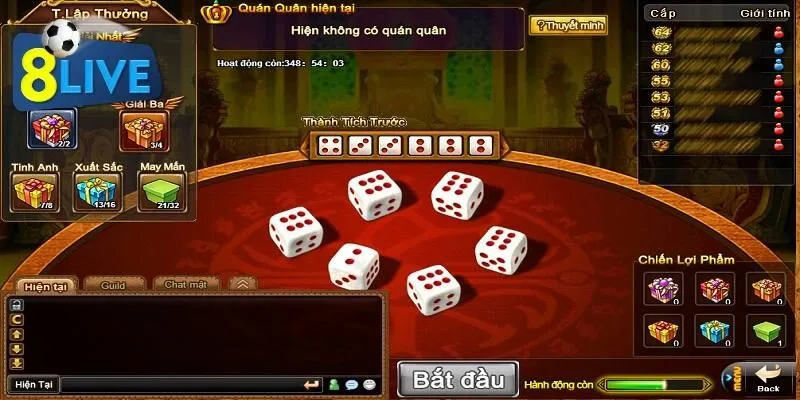
Task: Open the emoticon smiley face picker
Action: coord(369,384)
